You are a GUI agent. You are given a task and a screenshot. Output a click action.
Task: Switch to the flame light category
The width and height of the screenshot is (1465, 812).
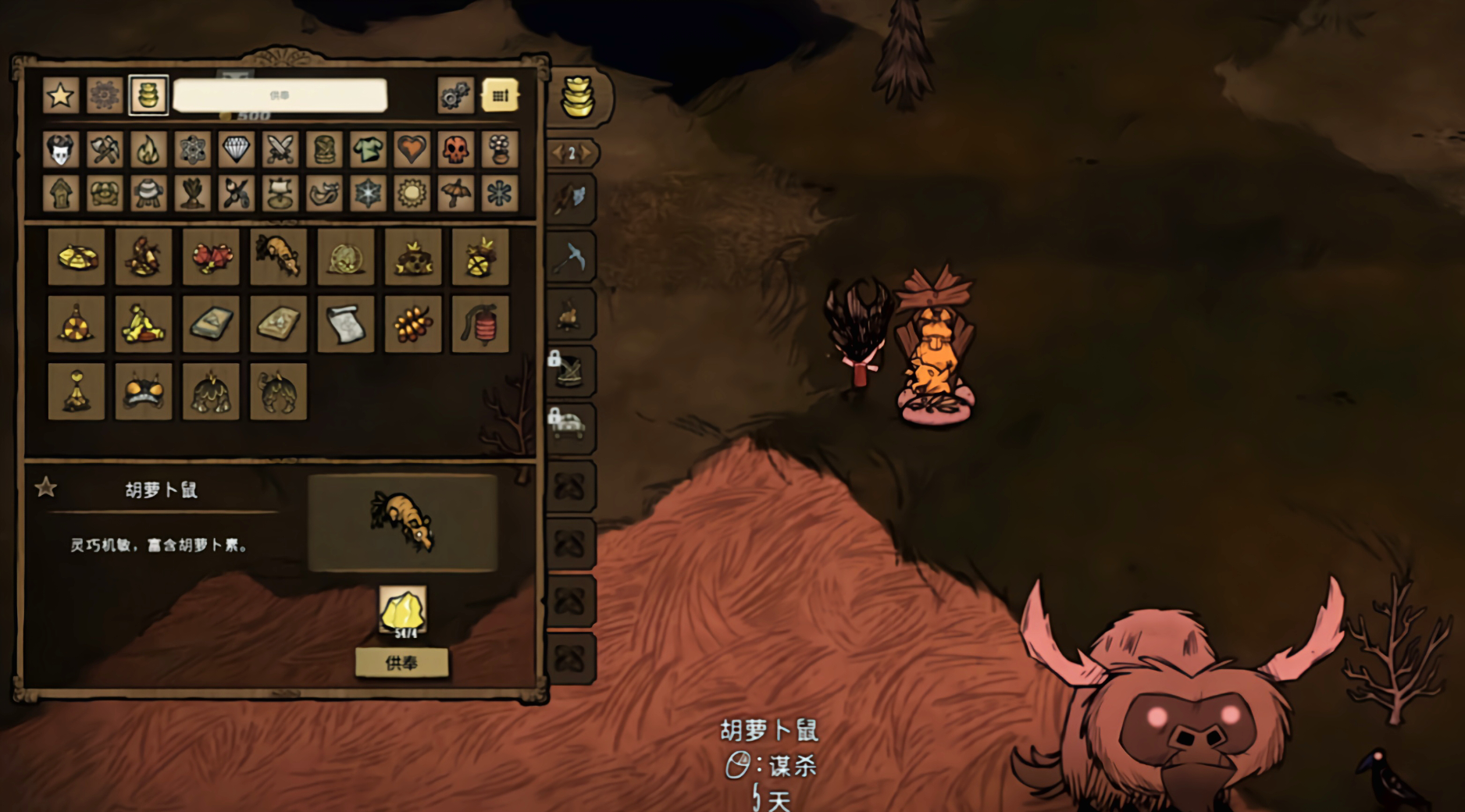(148, 149)
